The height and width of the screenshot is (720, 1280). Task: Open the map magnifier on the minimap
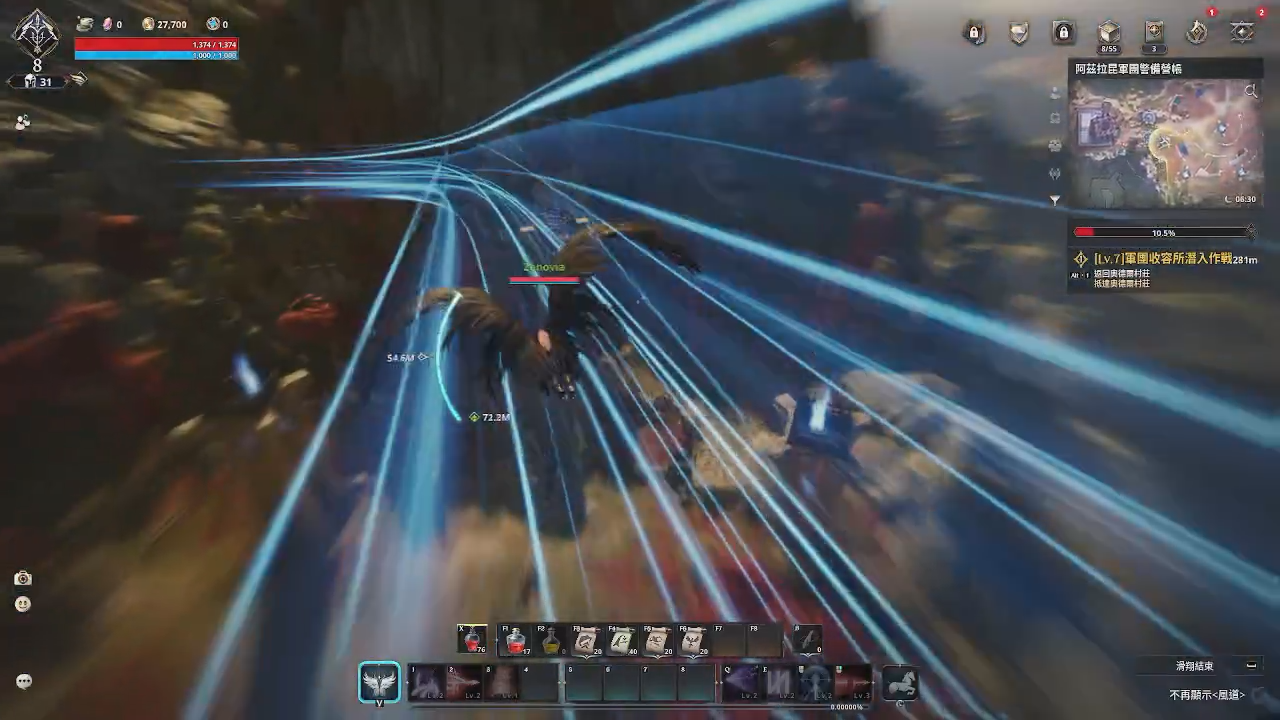click(1250, 92)
